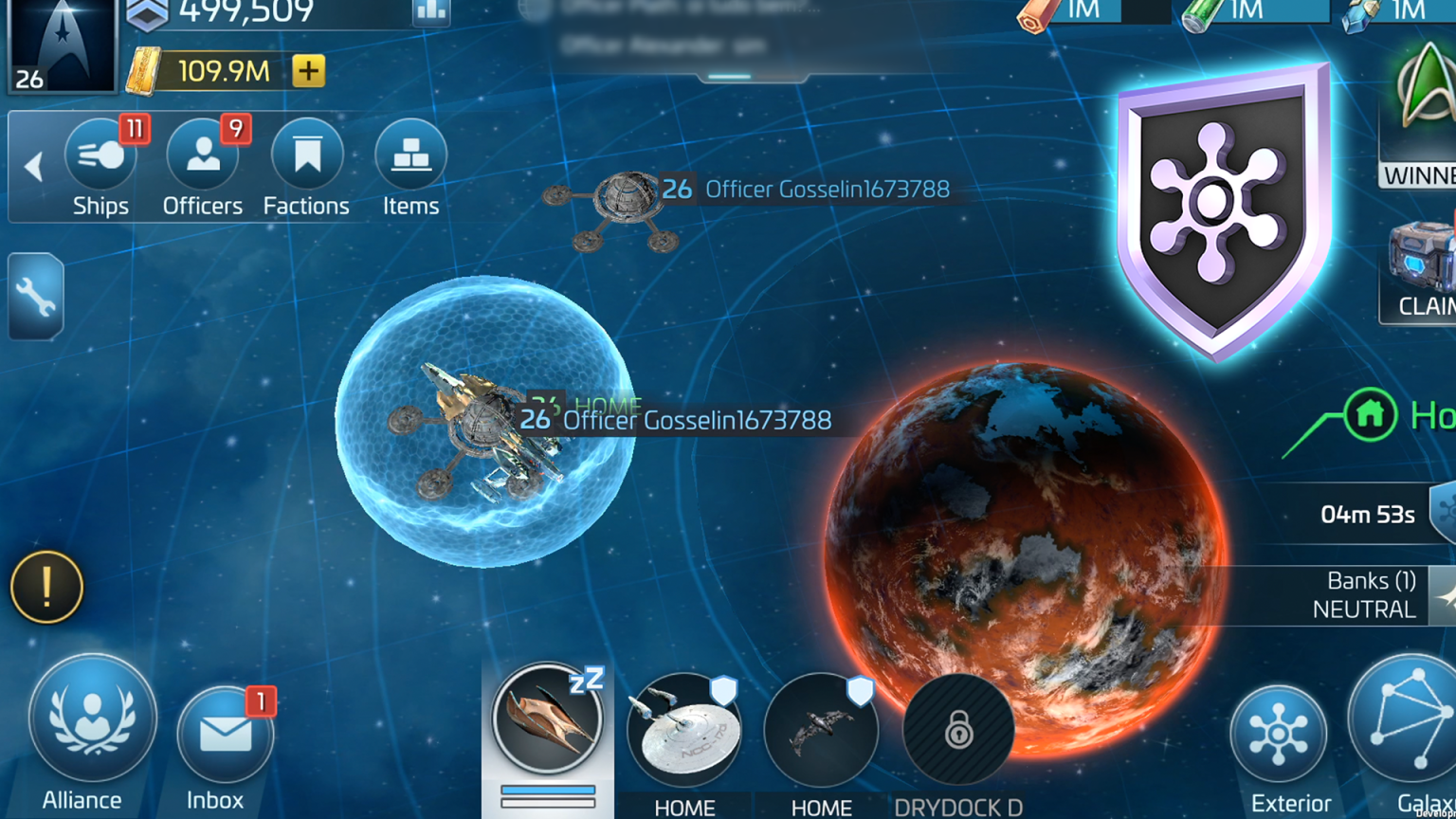Tap the 04m 53s timer panel
The width and height of the screenshot is (1456, 819).
tap(1366, 514)
